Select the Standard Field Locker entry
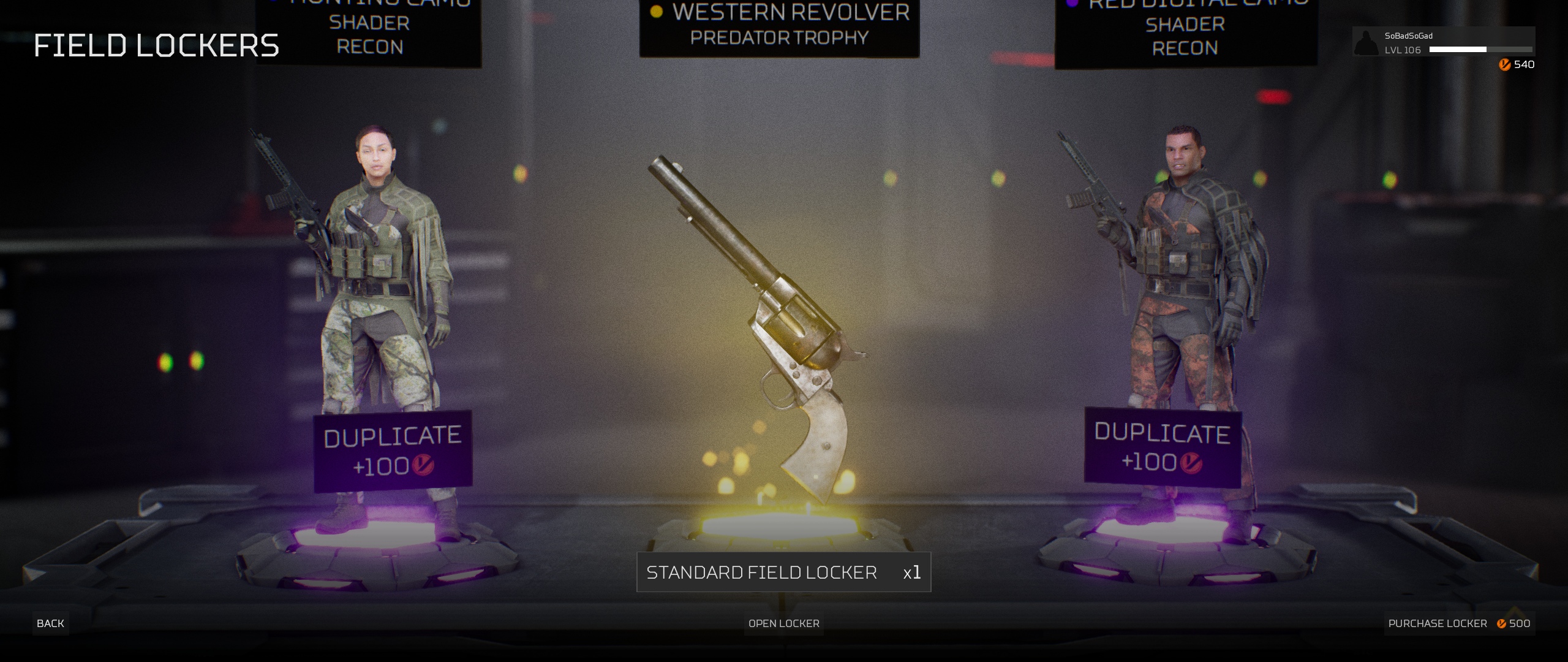 [x=783, y=573]
